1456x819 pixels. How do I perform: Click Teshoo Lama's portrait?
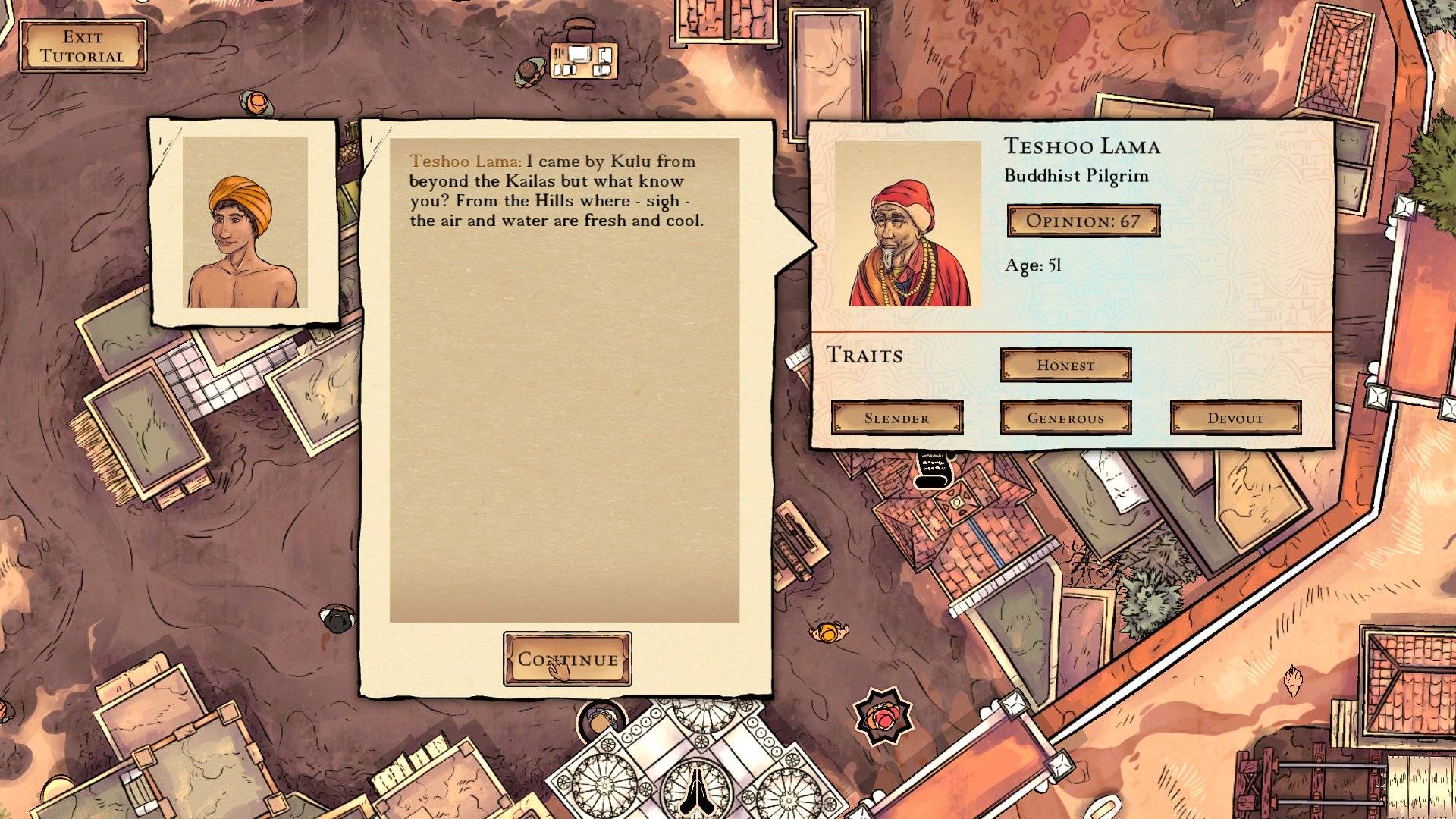coord(908,224)
